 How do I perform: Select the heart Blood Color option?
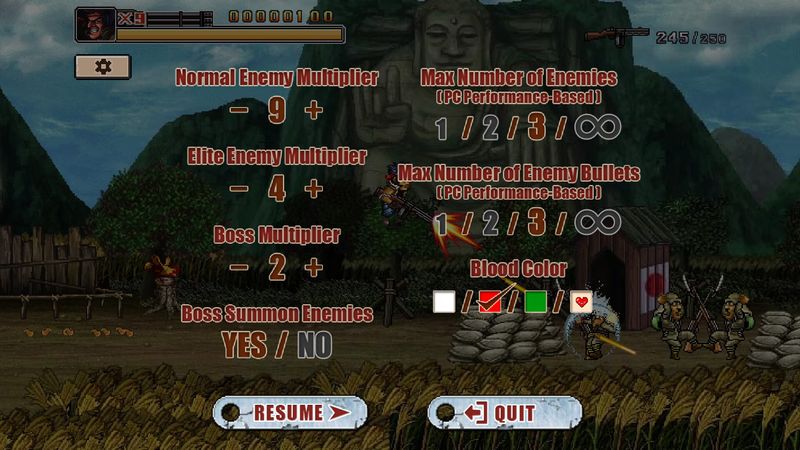pyautogui.click(x=581, y=301)
